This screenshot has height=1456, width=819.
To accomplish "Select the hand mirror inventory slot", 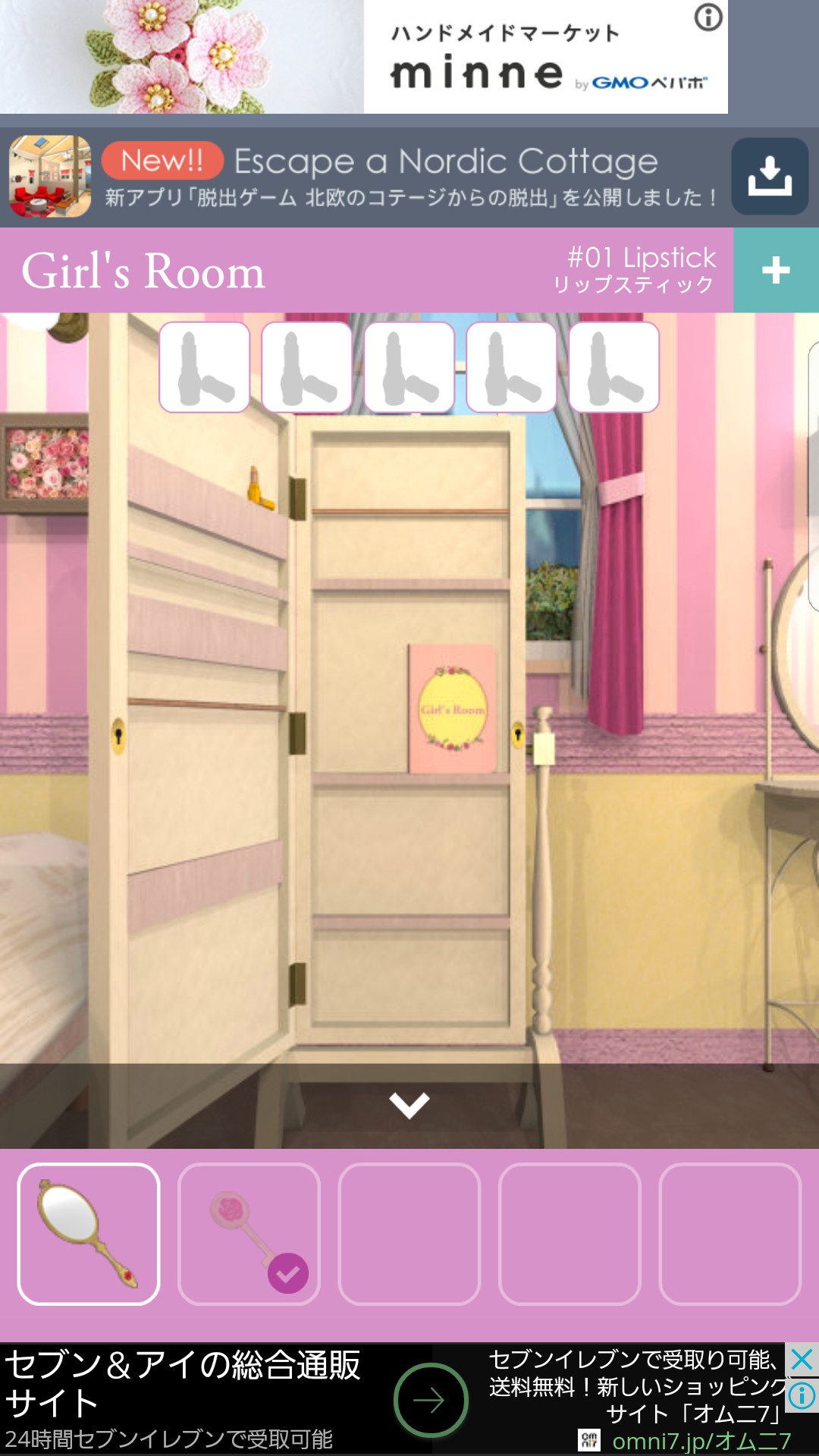I will [x=89, y=1234].
